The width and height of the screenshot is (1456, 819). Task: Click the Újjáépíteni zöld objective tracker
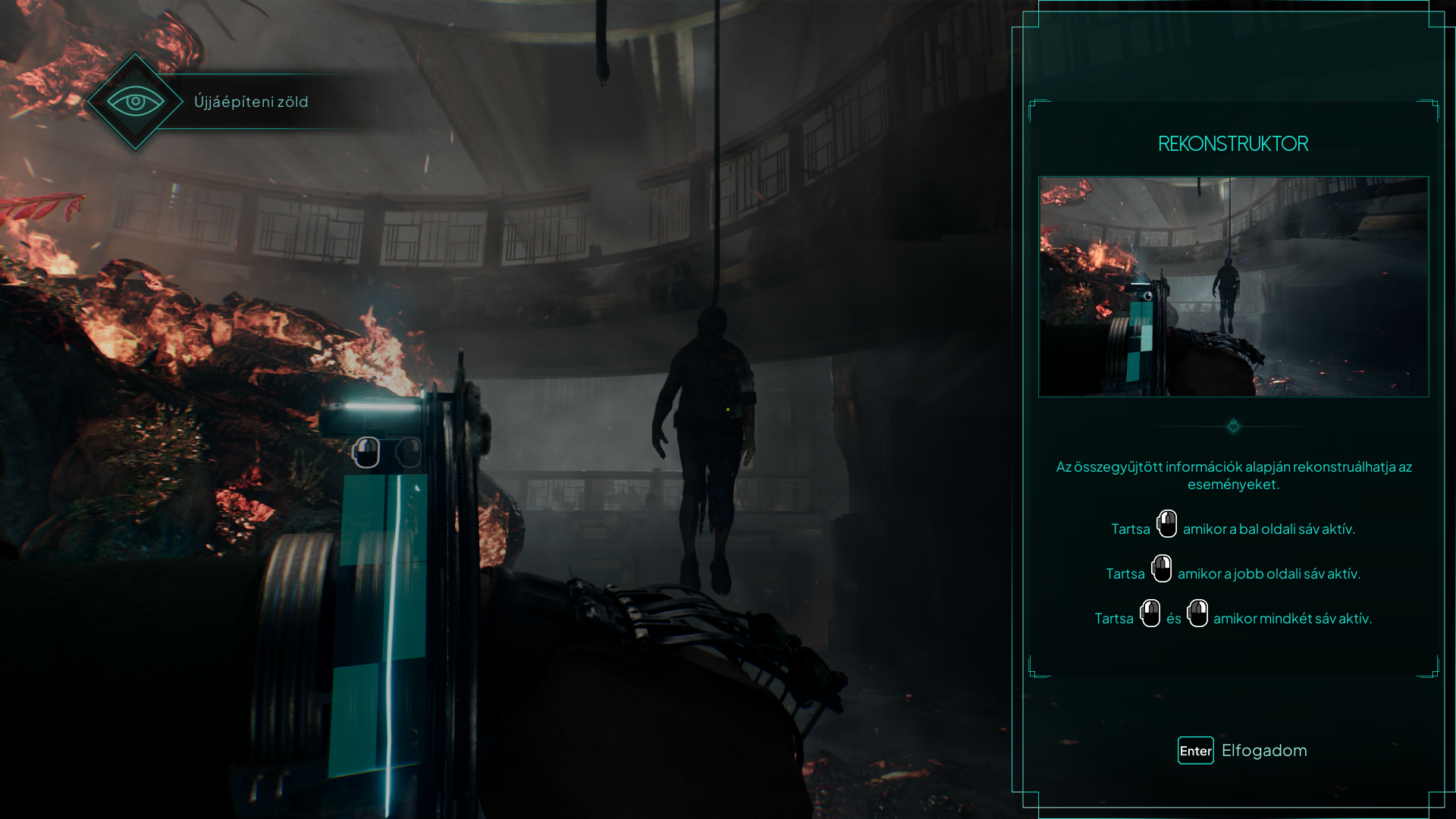pyautogui.click(x=251, y=102)
